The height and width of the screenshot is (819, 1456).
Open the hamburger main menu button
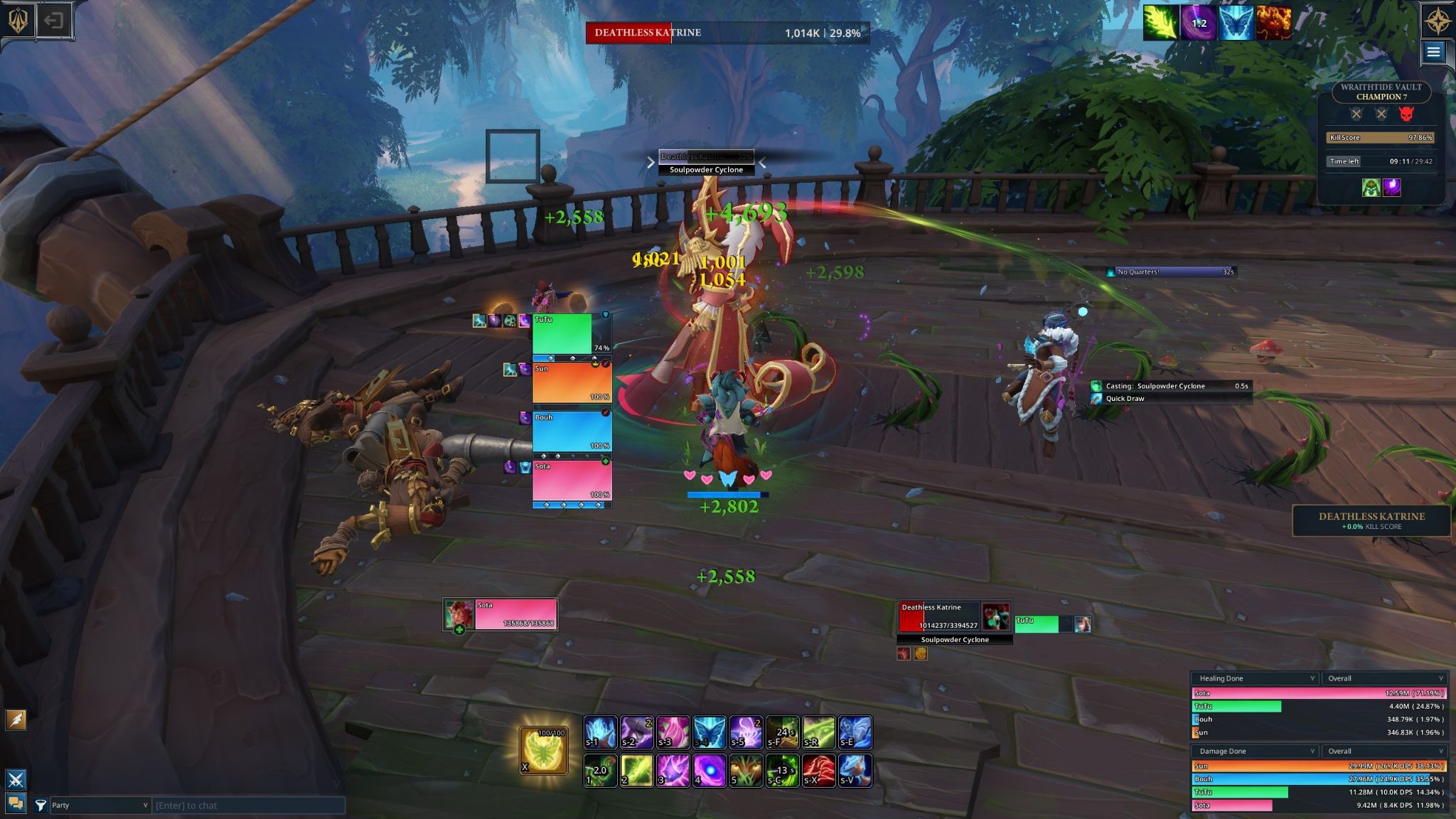1433,51
